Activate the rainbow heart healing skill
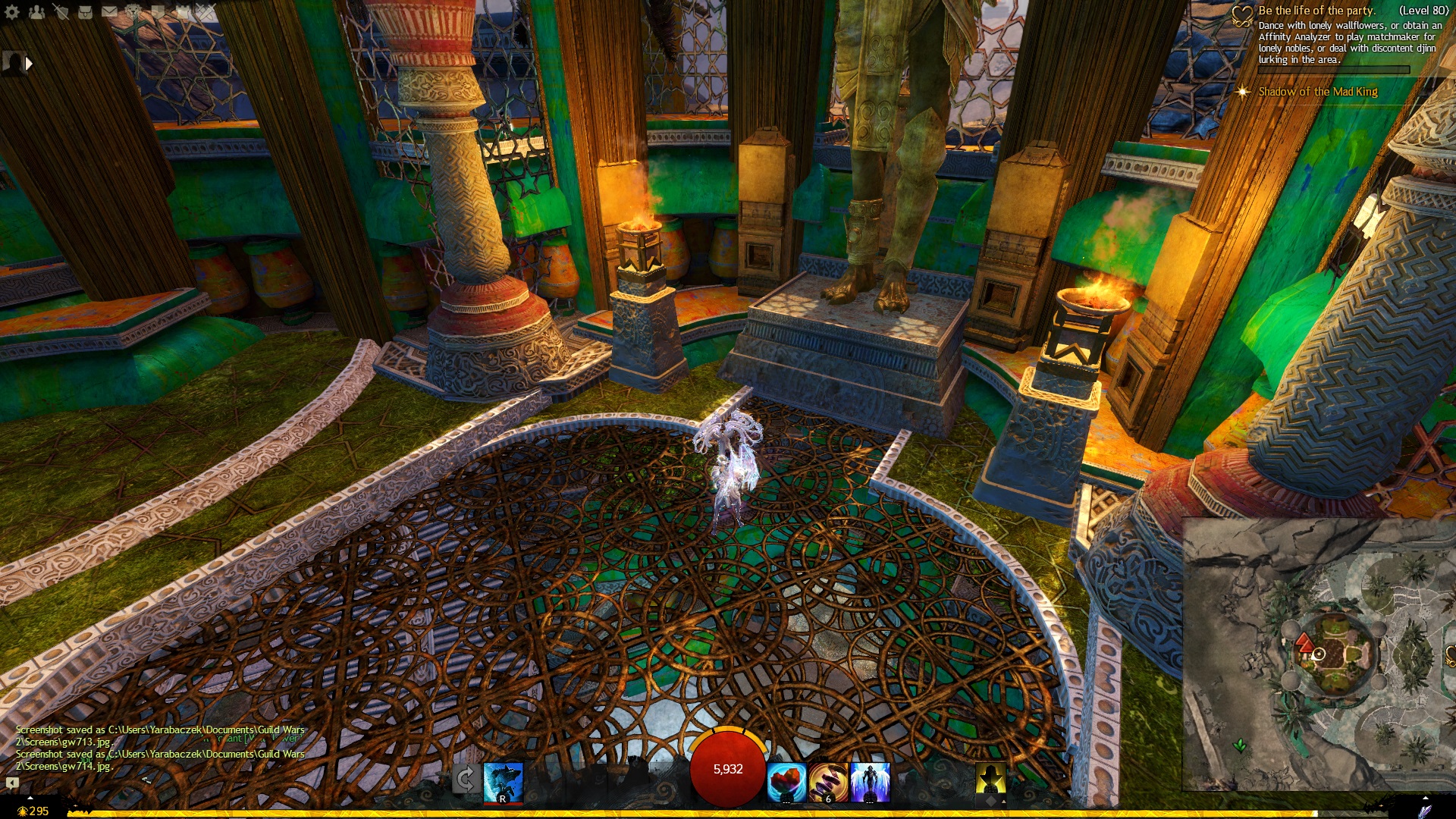1456x819 pixels. pyautogui.click(x=786, y=782)
